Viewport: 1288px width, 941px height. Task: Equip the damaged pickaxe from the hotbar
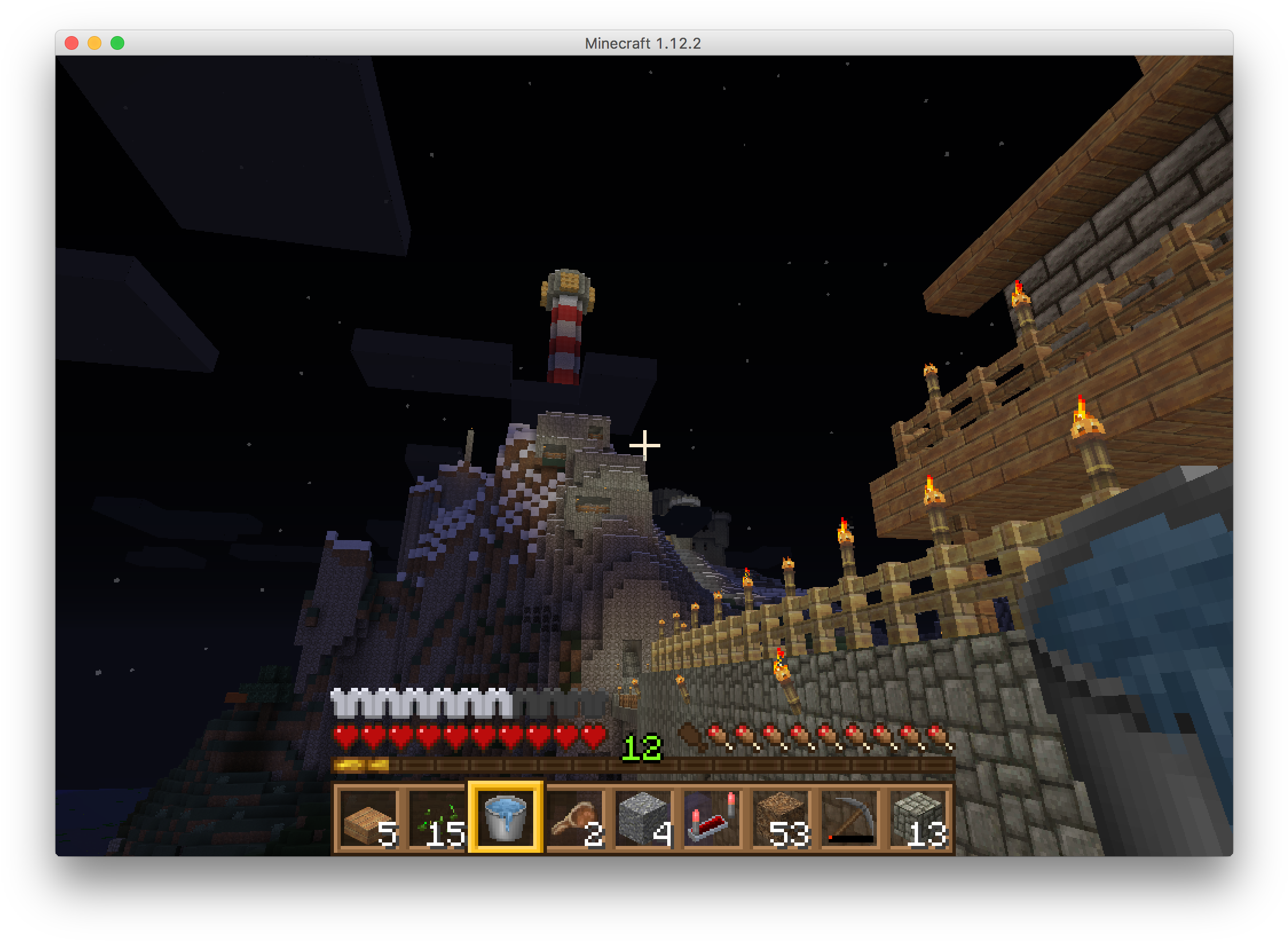pos(849,818)
